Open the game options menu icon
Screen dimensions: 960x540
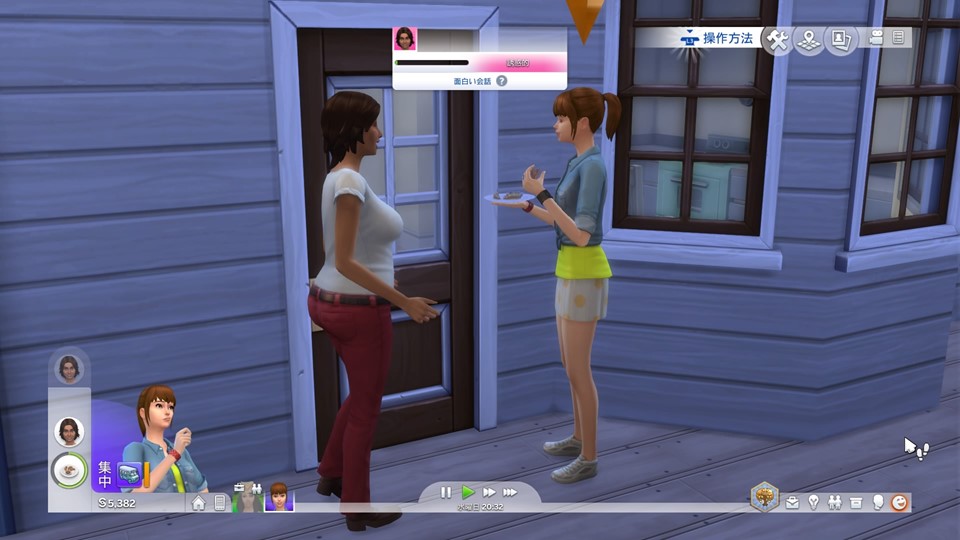click(x=898, y=38)
